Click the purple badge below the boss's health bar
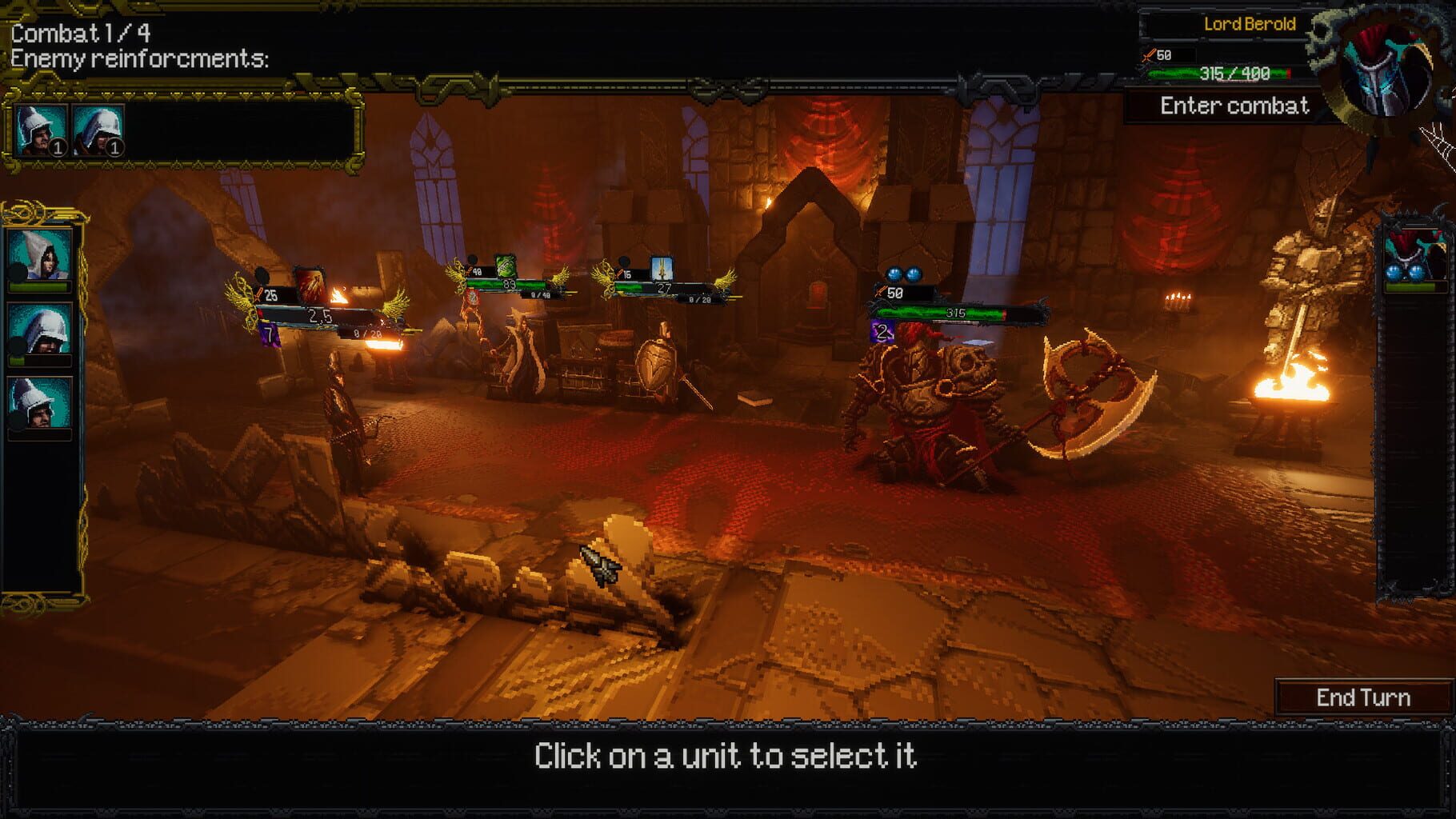This screenshot has height=819, width=1456. 884,330
